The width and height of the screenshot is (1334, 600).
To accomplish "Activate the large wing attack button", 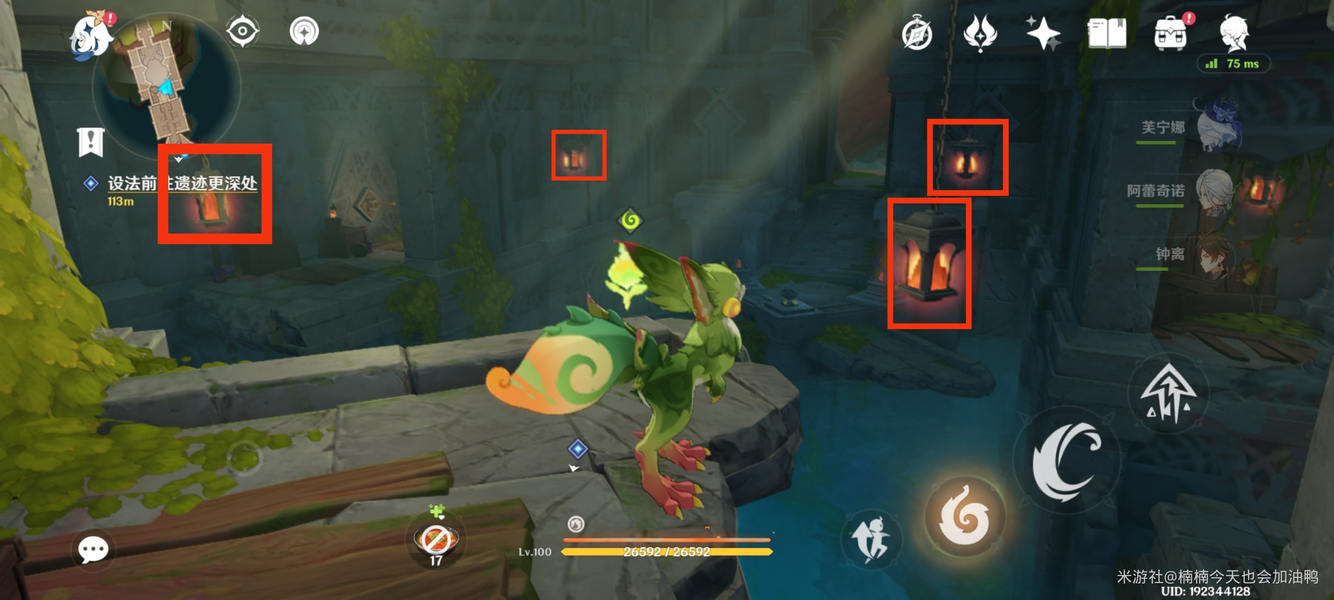I will tap(1066, 460).
